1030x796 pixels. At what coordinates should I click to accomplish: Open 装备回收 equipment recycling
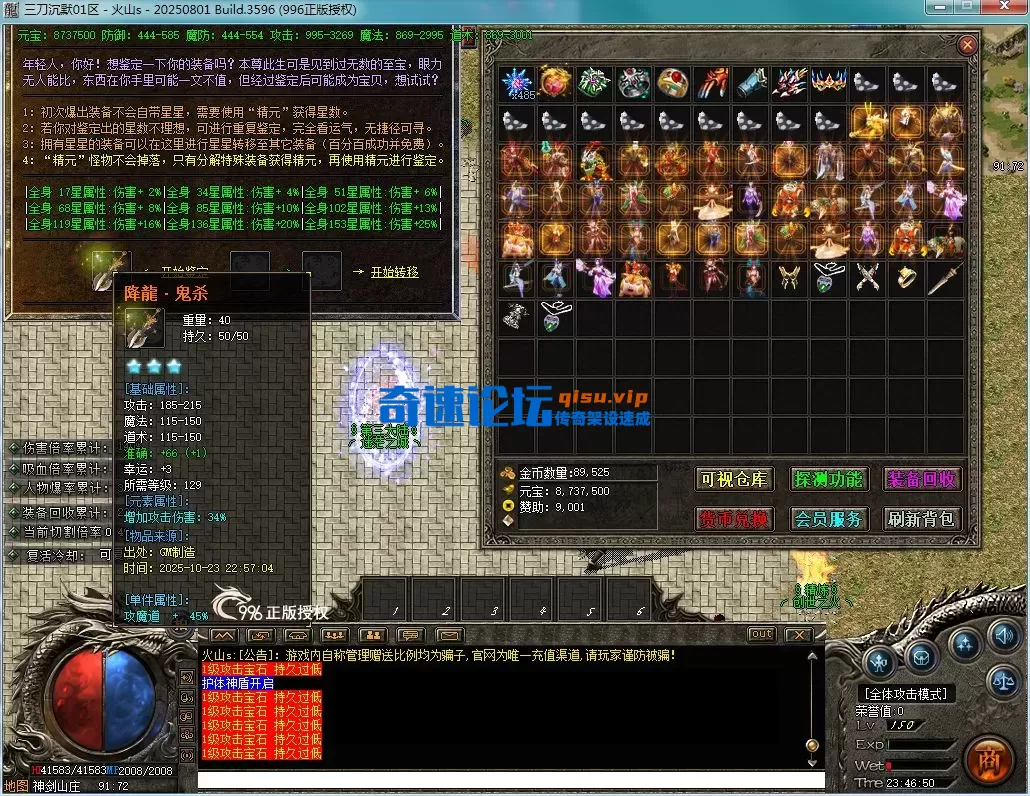(921, 479)
